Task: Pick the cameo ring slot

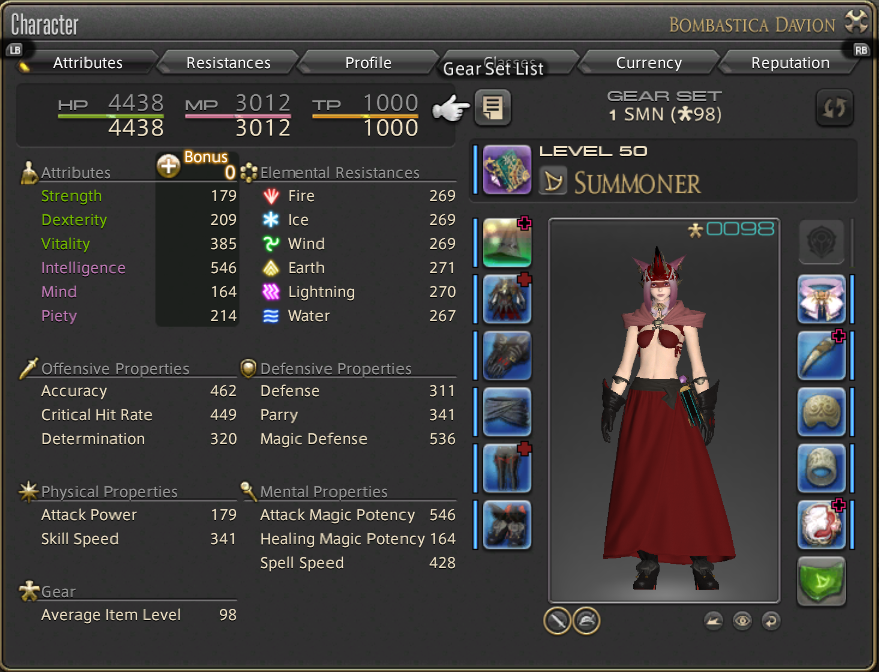Action: (822, 525)
